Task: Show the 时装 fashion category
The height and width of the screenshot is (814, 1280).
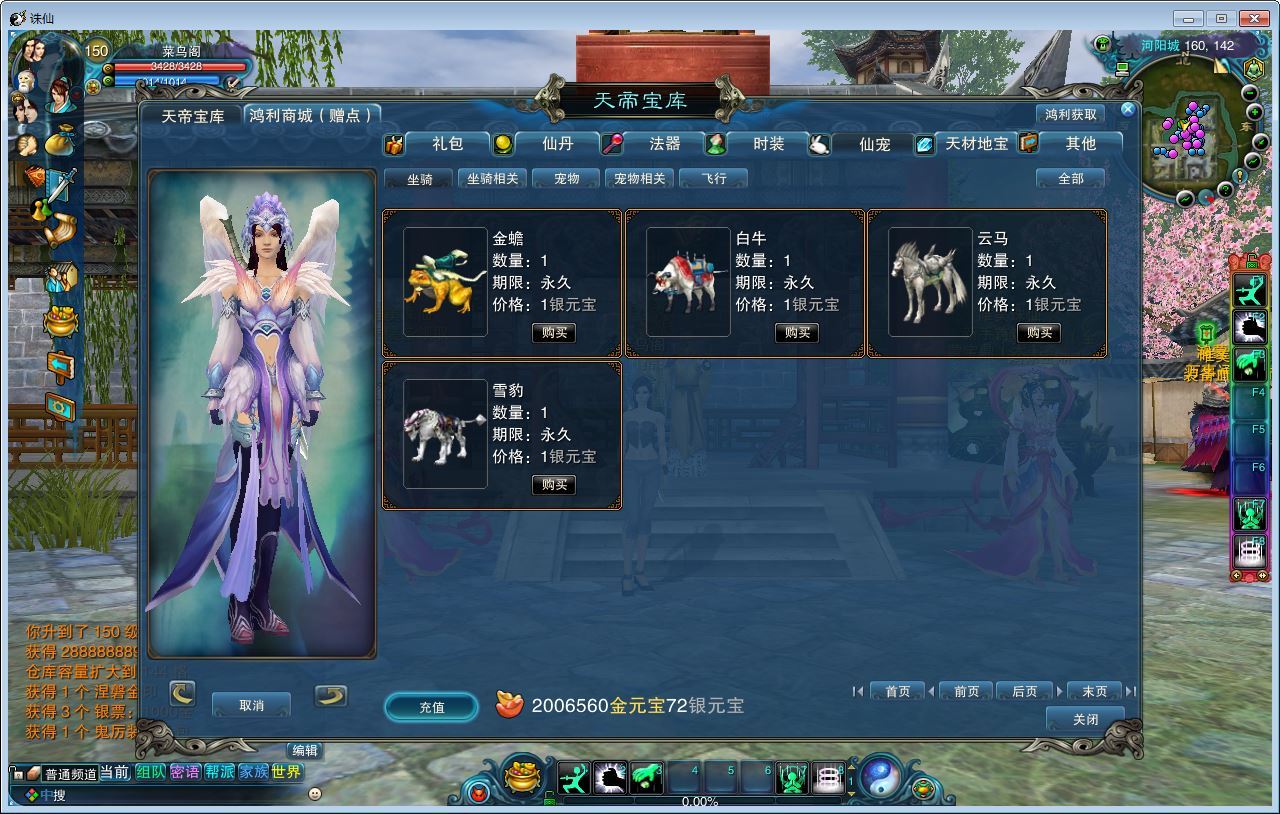Action: click(768, 144)
